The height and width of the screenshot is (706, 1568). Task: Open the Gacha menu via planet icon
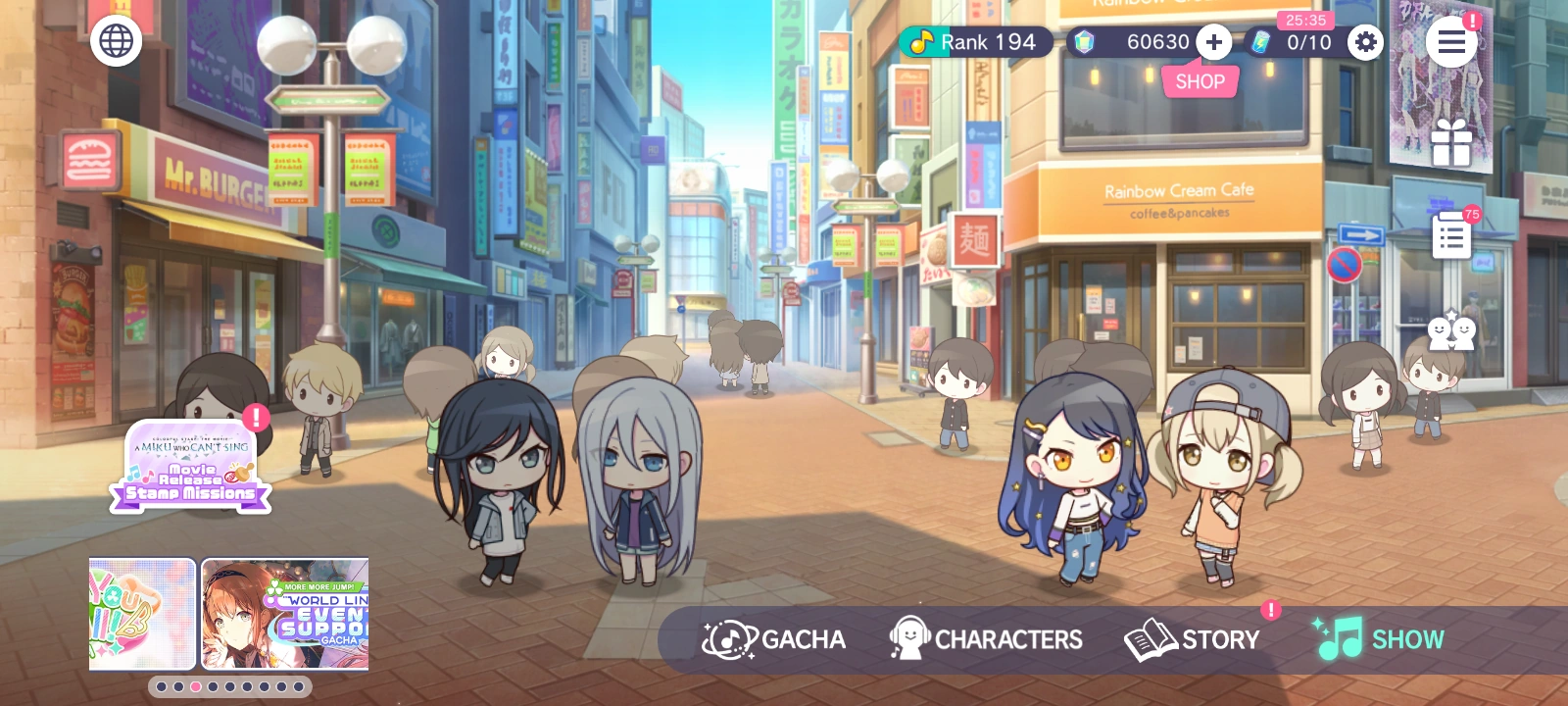coord(727,638)
